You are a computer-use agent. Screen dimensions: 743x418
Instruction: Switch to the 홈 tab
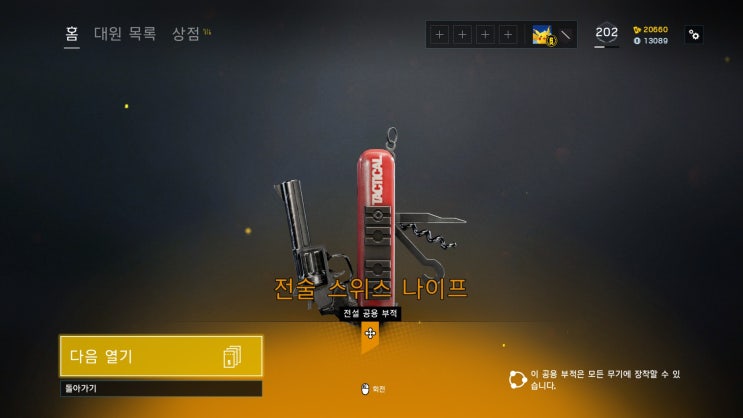point(72,34)
